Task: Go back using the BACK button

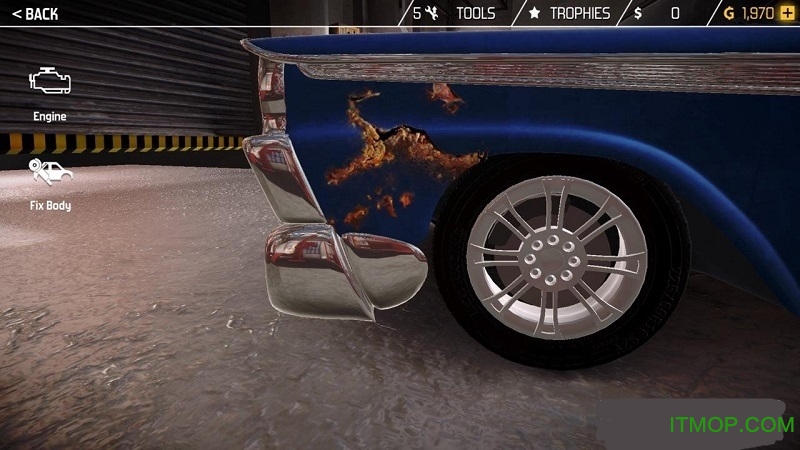Action: point(36,14)
